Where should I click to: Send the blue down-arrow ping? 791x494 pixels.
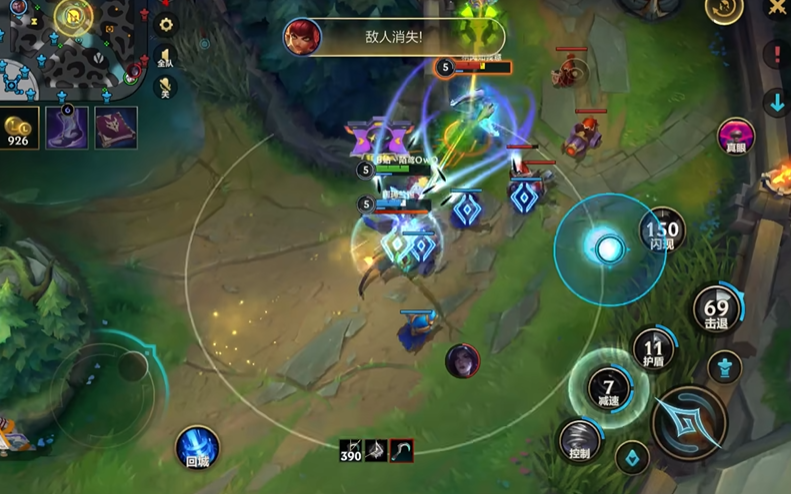click(777, 102)
